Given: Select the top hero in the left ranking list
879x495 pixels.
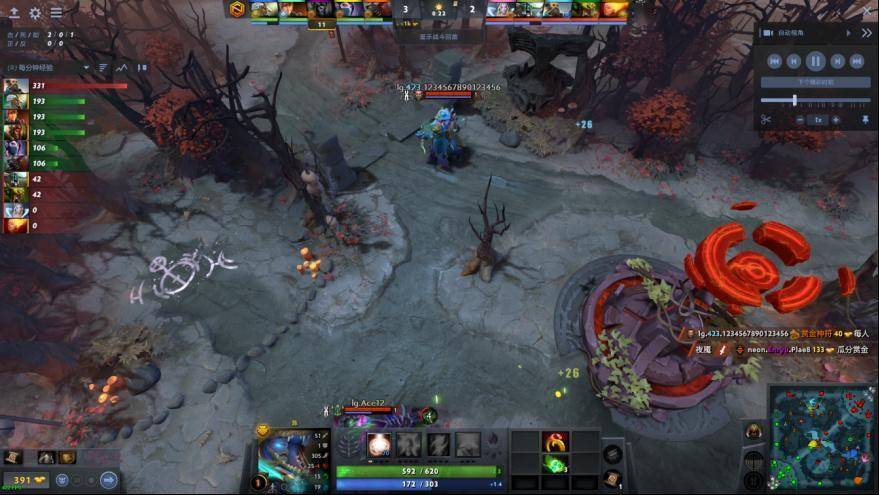Looking at the screenshot, I should click(16, 87).
